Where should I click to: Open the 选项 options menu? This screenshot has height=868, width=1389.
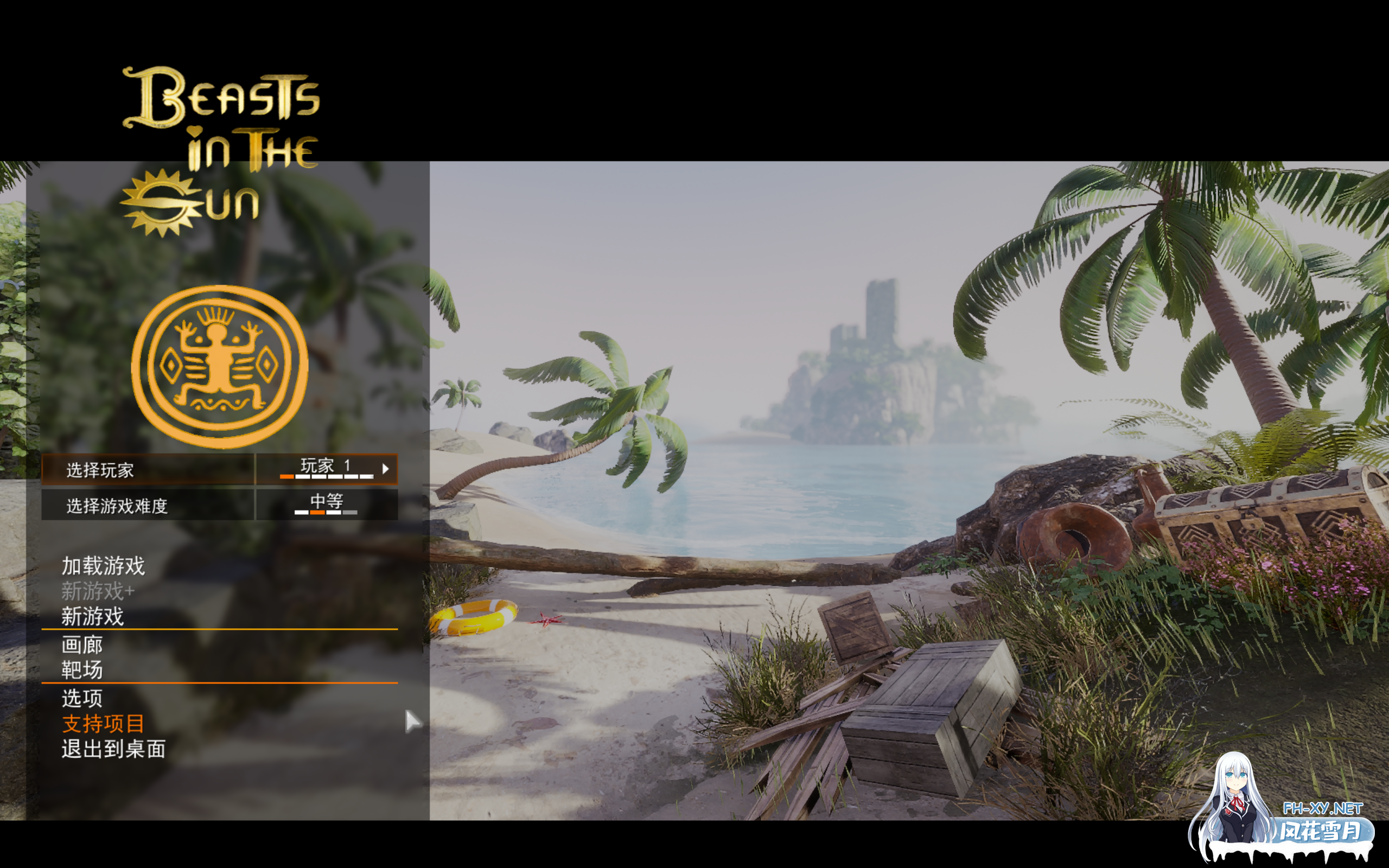coord(82,698)
